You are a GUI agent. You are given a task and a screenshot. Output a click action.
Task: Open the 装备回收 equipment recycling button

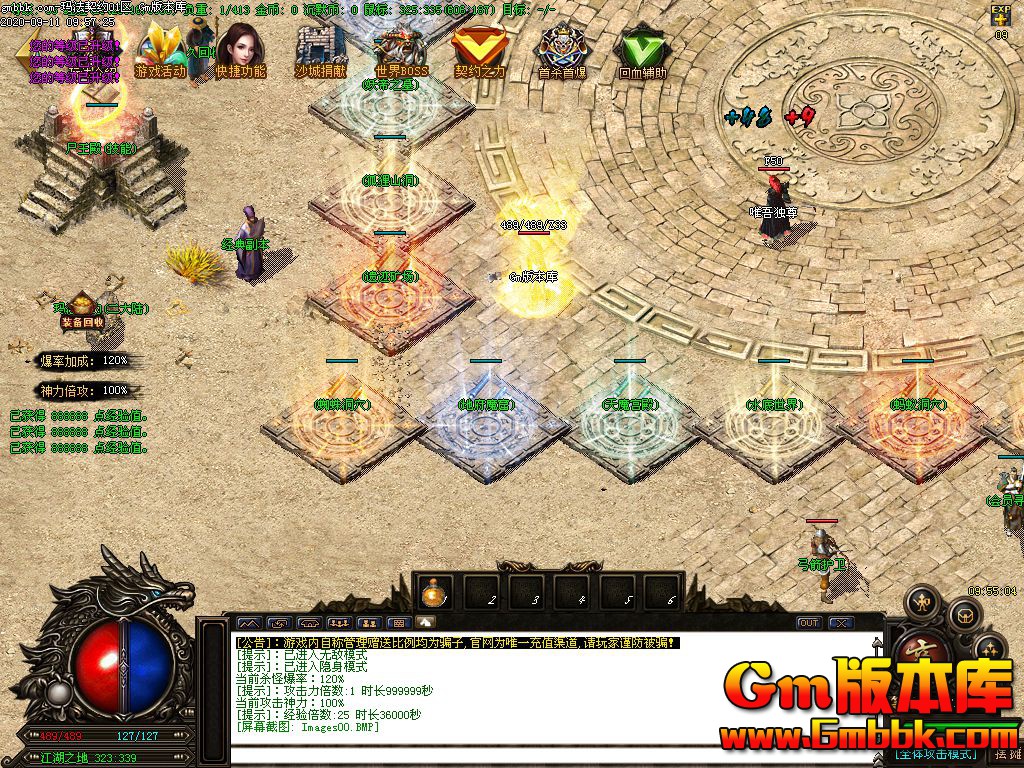(82, 322)
